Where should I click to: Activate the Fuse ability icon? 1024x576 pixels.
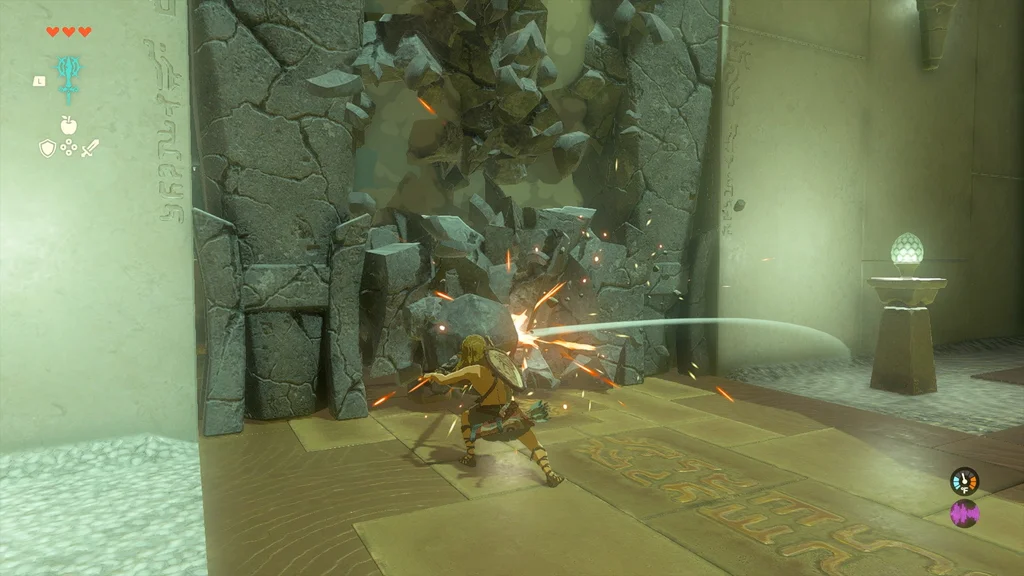tap(69, 77)
